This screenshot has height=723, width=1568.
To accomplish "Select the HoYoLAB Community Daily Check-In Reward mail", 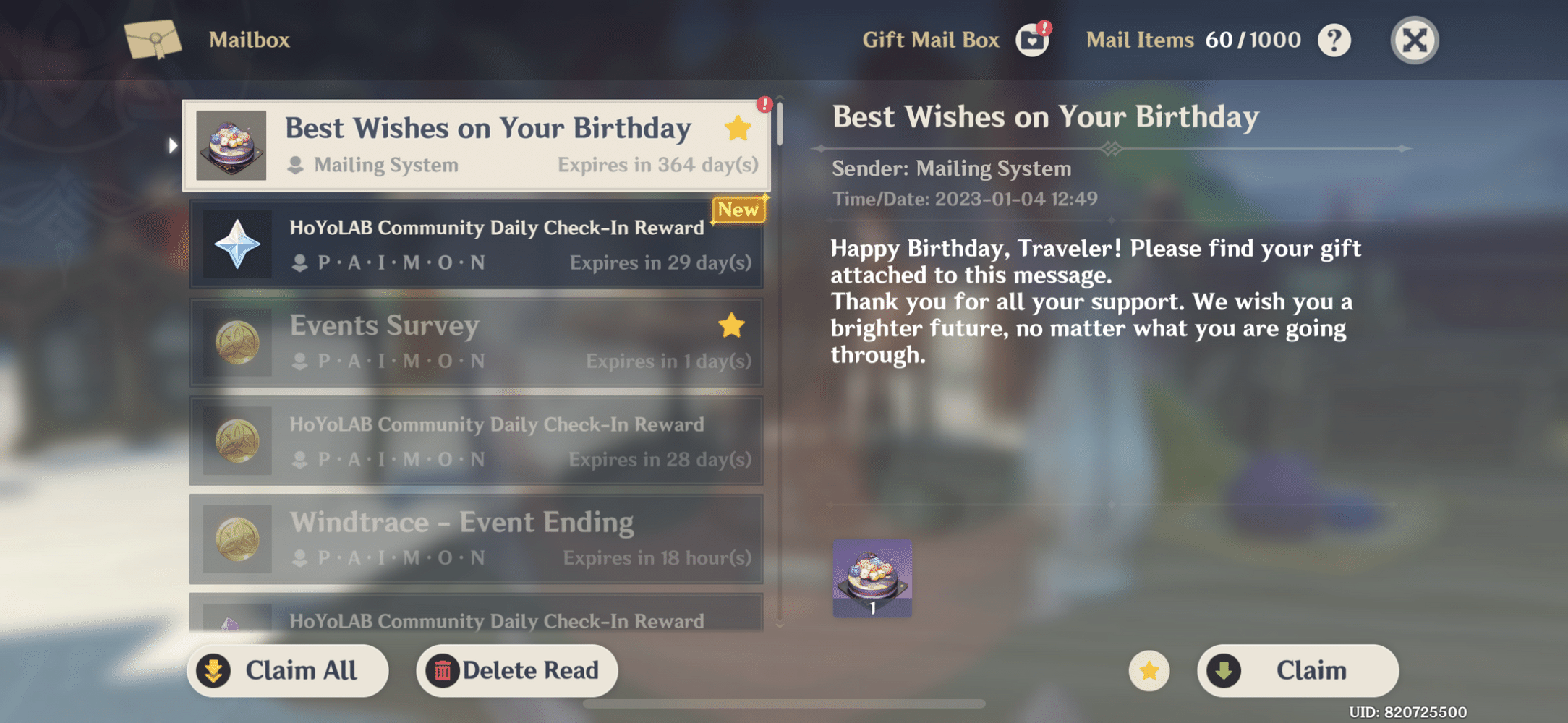I will point(477,244).
